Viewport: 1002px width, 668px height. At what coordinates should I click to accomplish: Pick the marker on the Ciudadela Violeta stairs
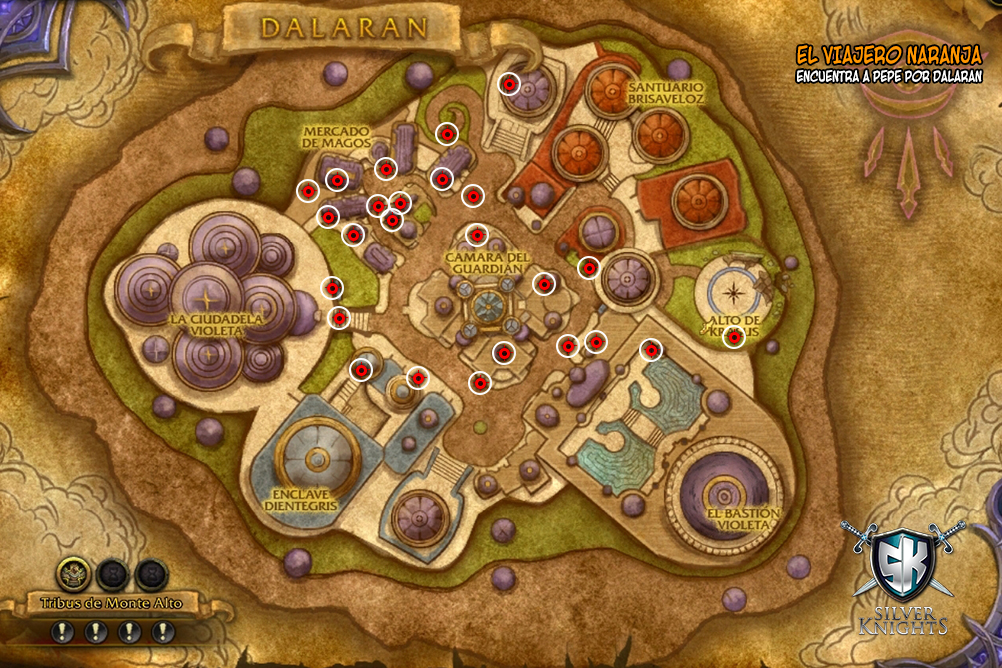tap(340, 318)
